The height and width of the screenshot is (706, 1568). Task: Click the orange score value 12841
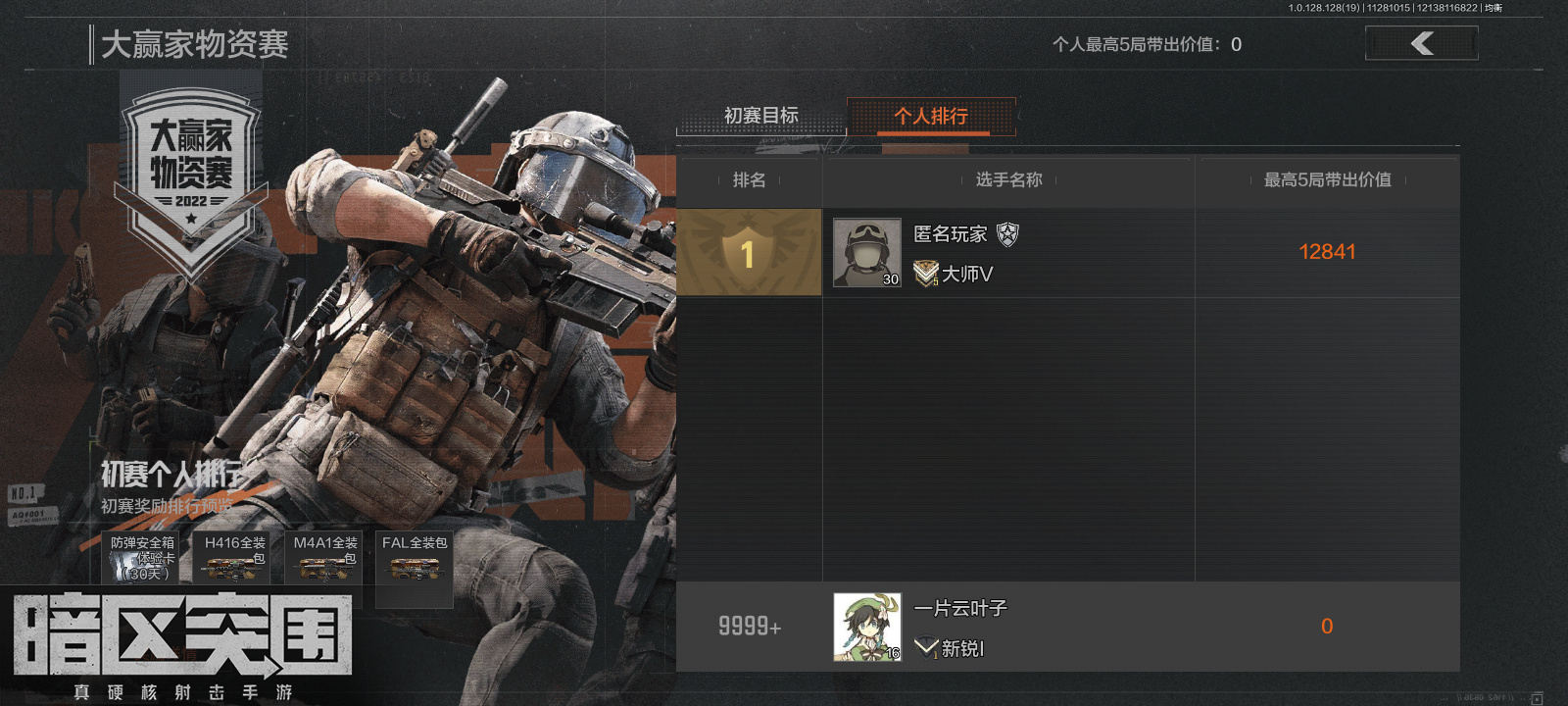pyautogui.click(x=1327, y=252)
